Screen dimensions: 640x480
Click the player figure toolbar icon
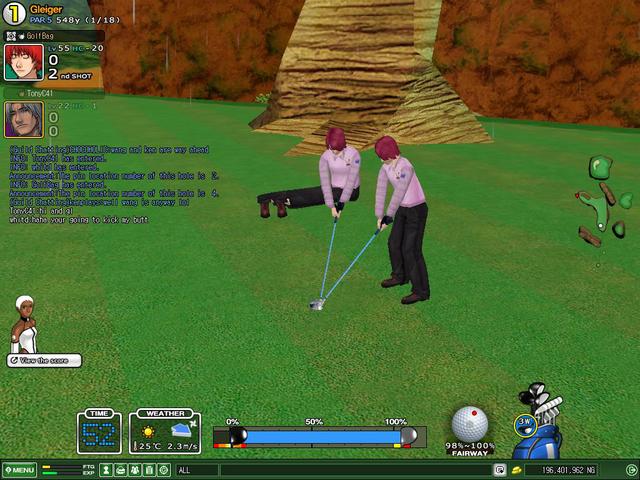coord(106,470)
